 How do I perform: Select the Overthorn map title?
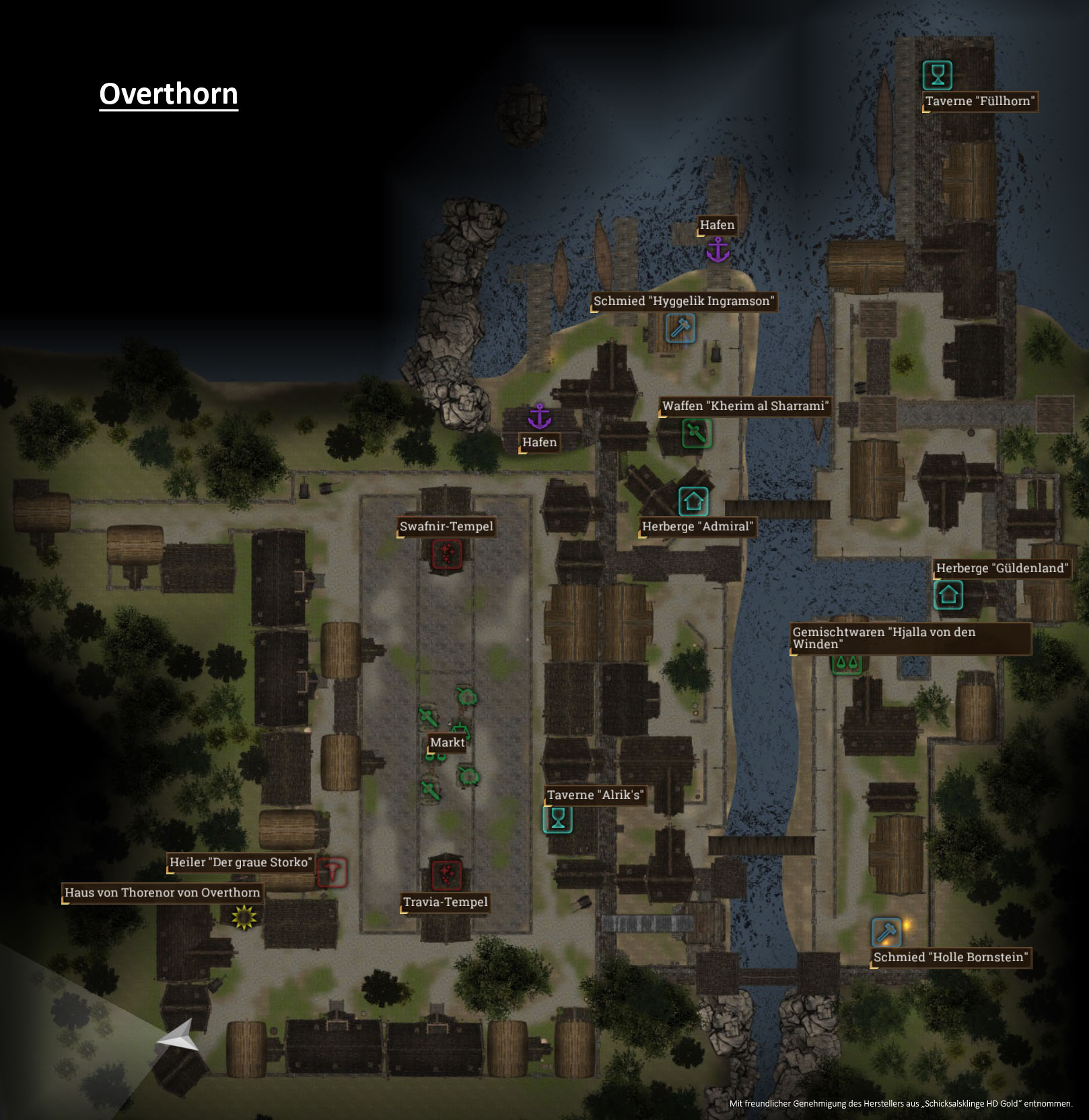click(168, 94)
